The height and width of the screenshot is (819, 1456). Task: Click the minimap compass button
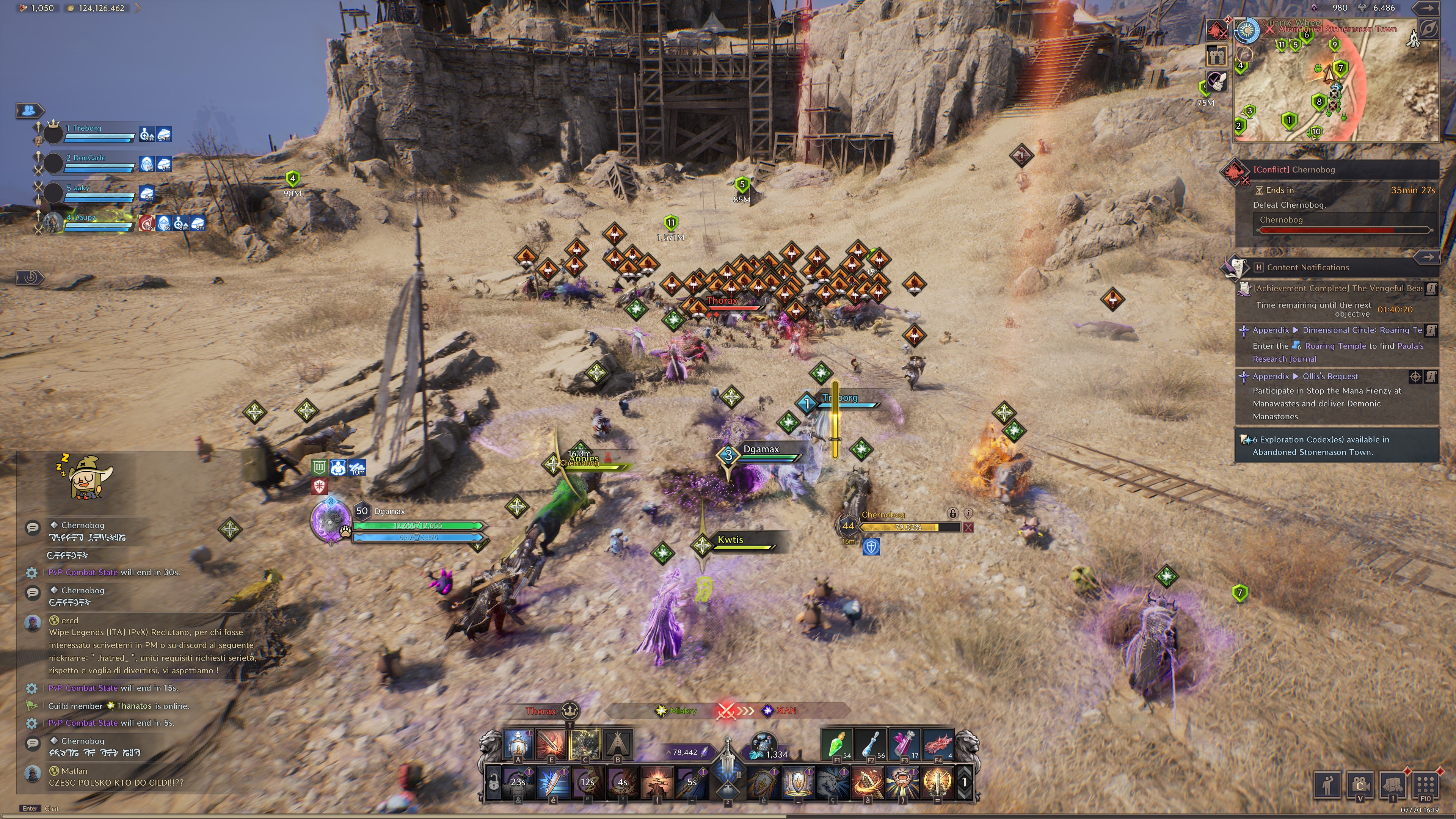pos(1428,28)
